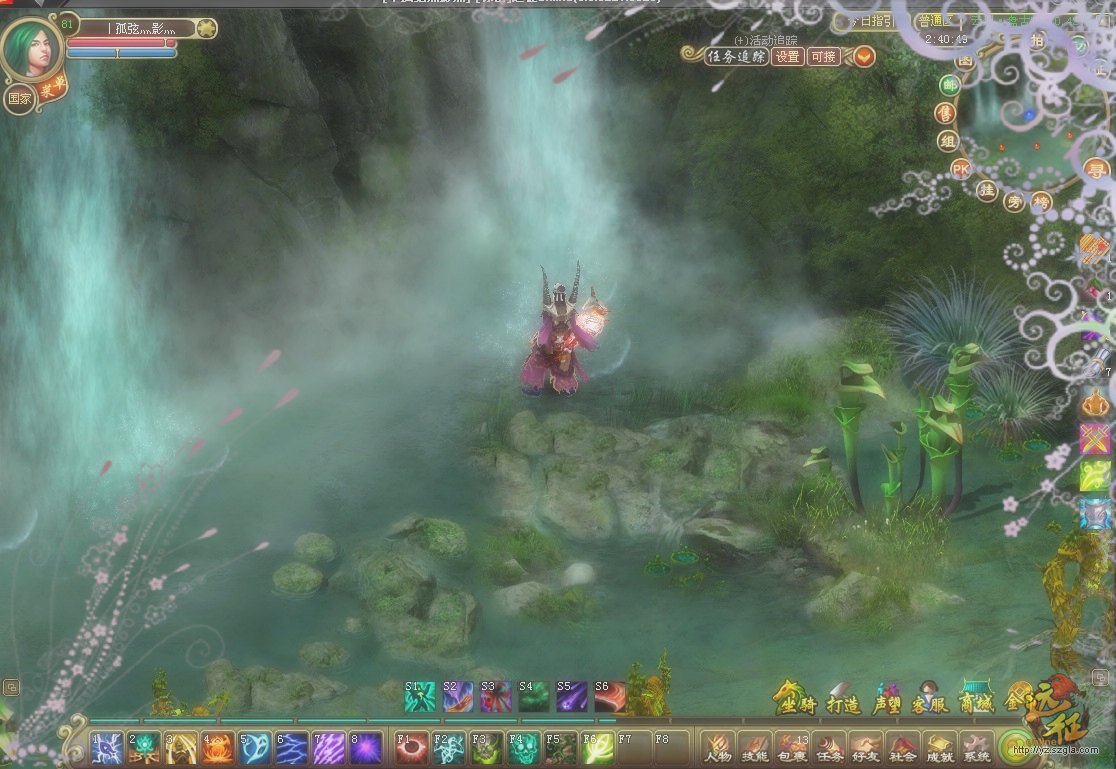This screenshot has height=769, width=1116.
Task: Open the 国家 (Nation) button
Action: [x=19, y=98]
